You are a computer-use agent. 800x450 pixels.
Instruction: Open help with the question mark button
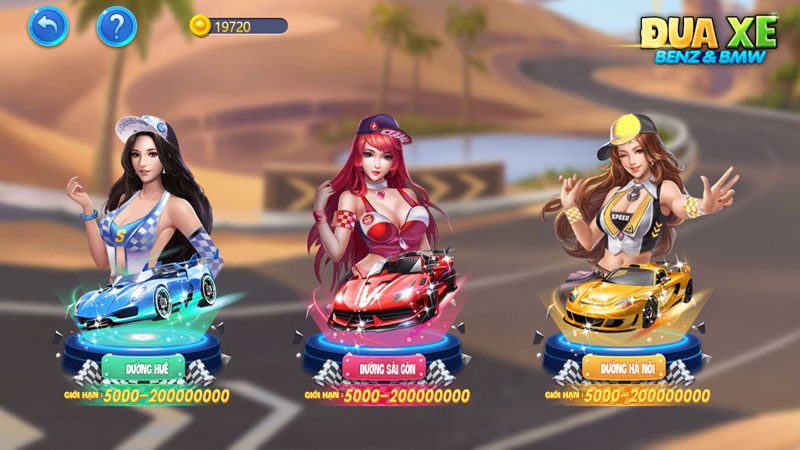coord(116,27)
